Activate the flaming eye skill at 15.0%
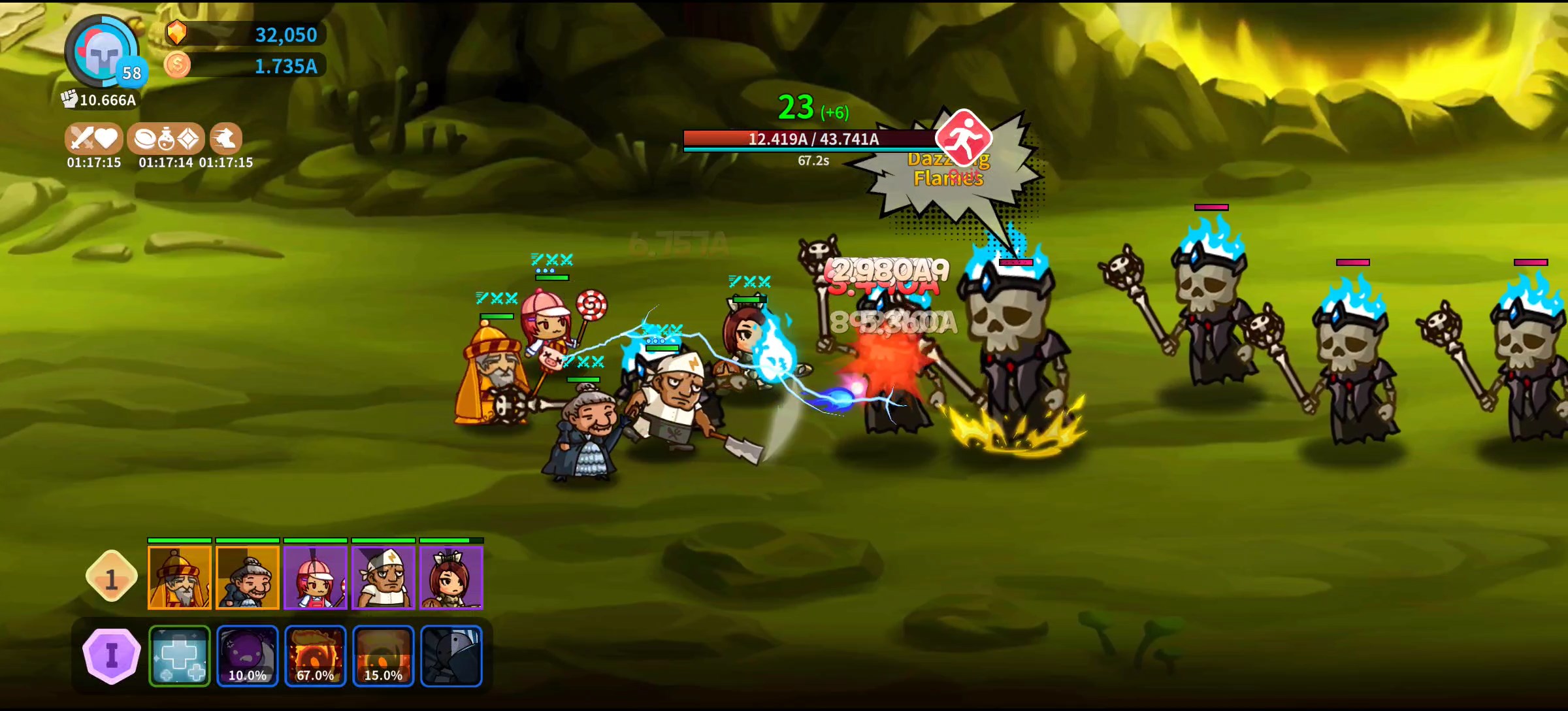 point(384,656)
